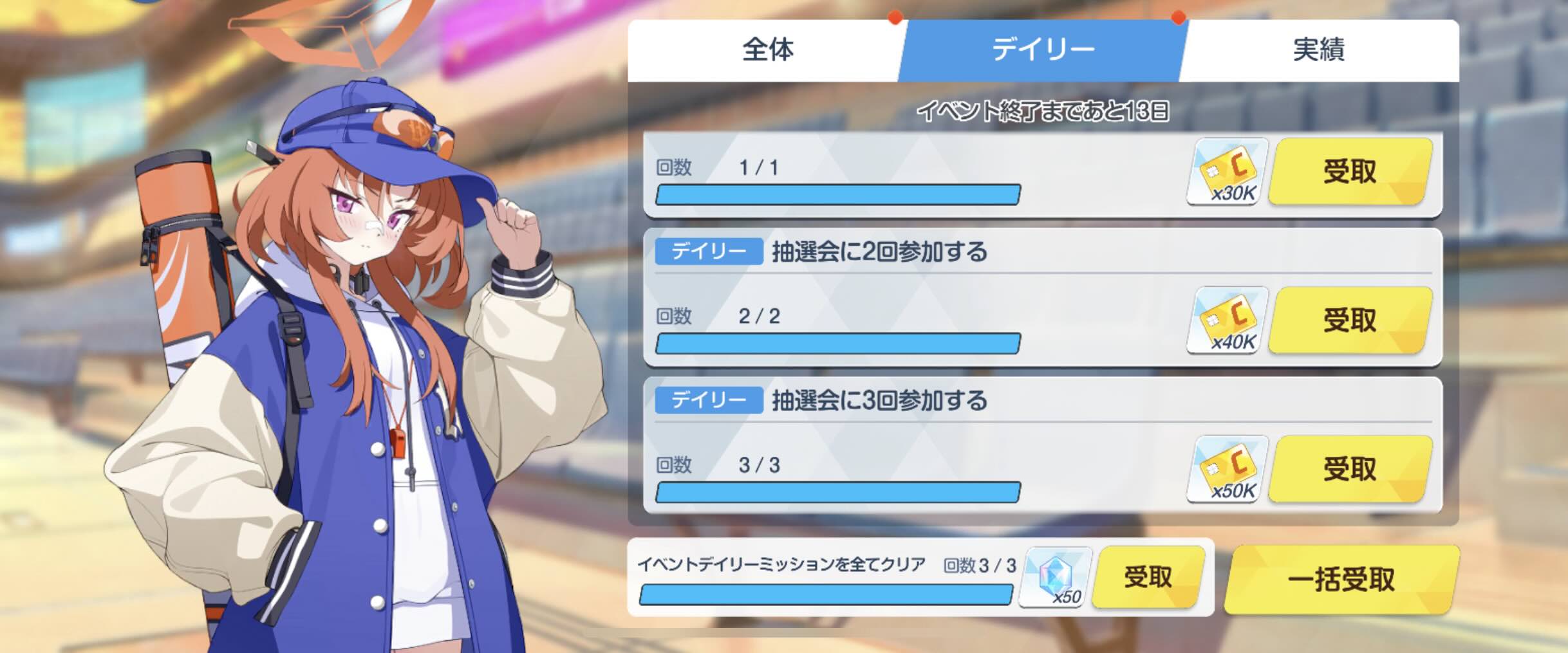Tap the x40K credit card reward icon
Image resolution: width=1568 pixels, height=653 pixels.
tap(1227, 320)
